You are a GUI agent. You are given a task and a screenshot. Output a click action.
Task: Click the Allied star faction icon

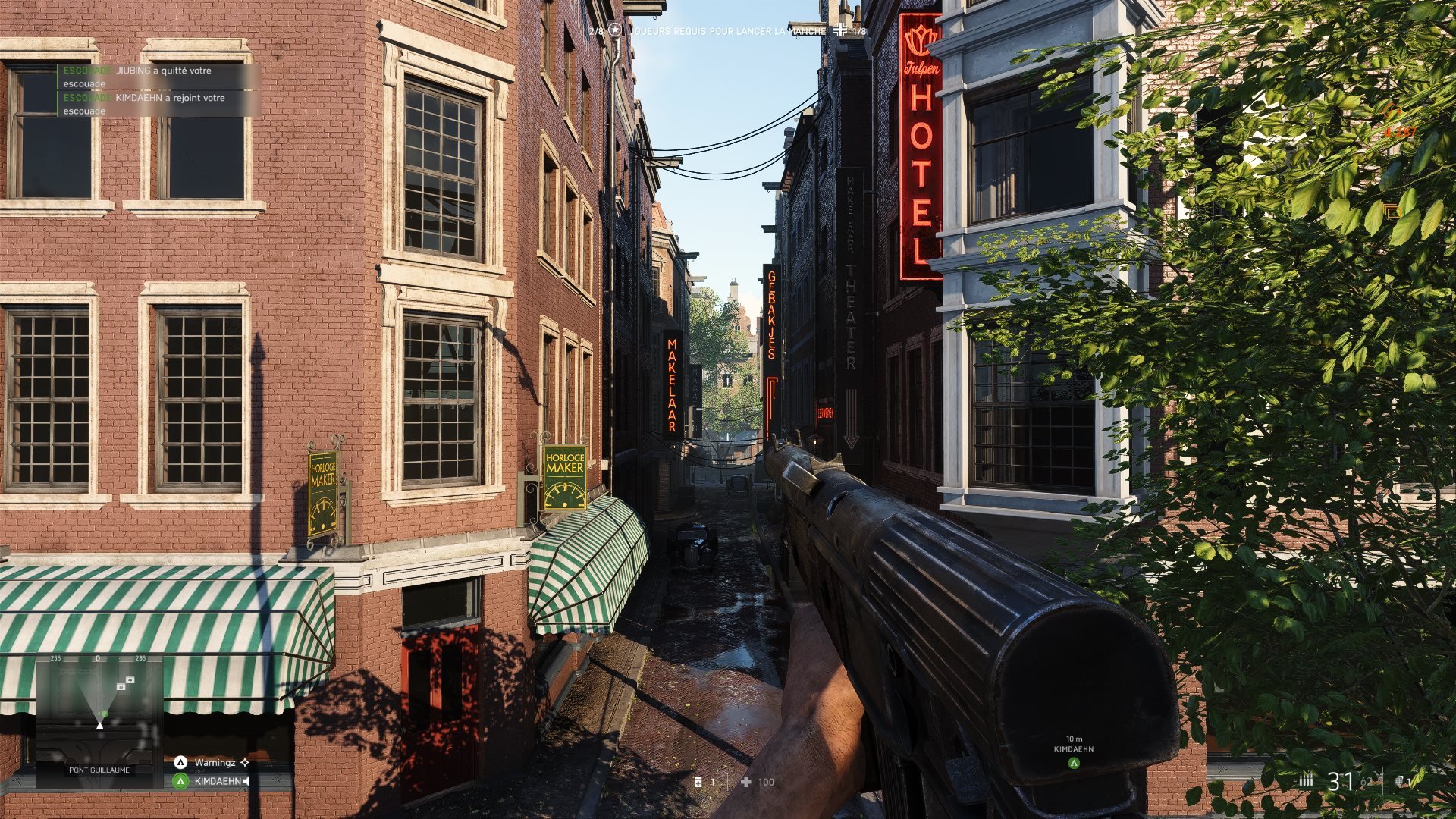click(x=615, y=30)
